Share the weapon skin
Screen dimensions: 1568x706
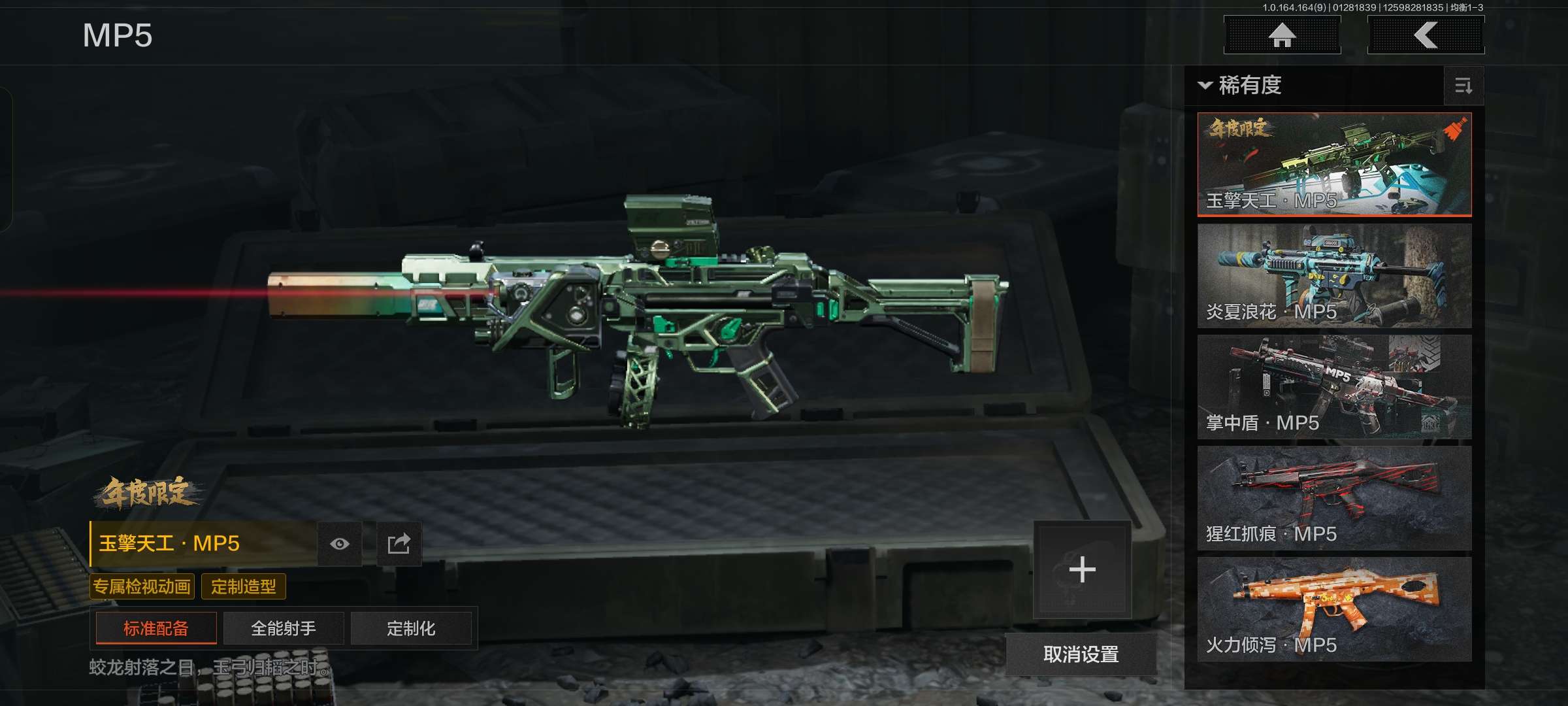pos(399,544)
